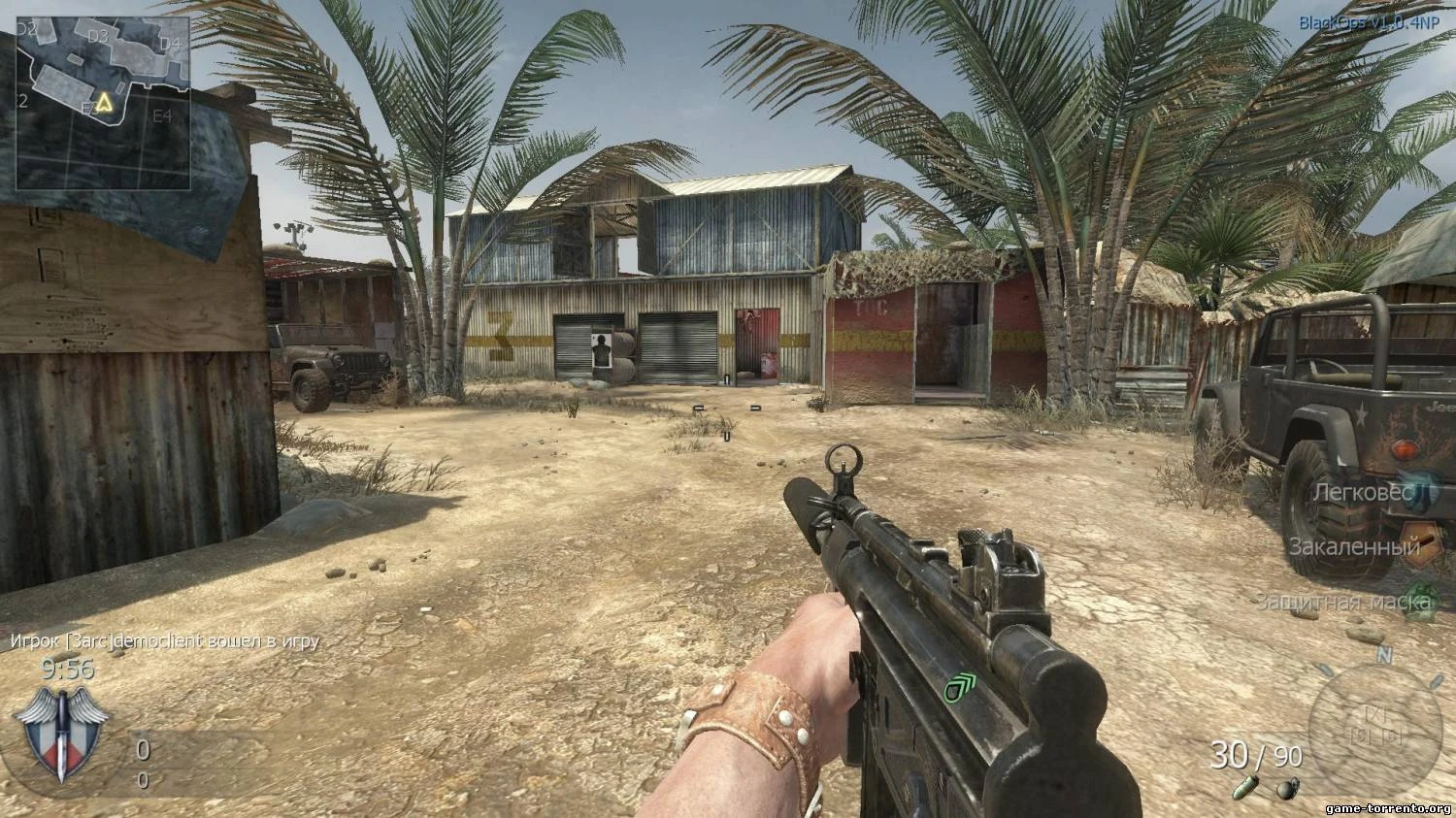Click the compass North marker
Image resolution: width=1456 pixels, height=818 pixels.
1384,654
